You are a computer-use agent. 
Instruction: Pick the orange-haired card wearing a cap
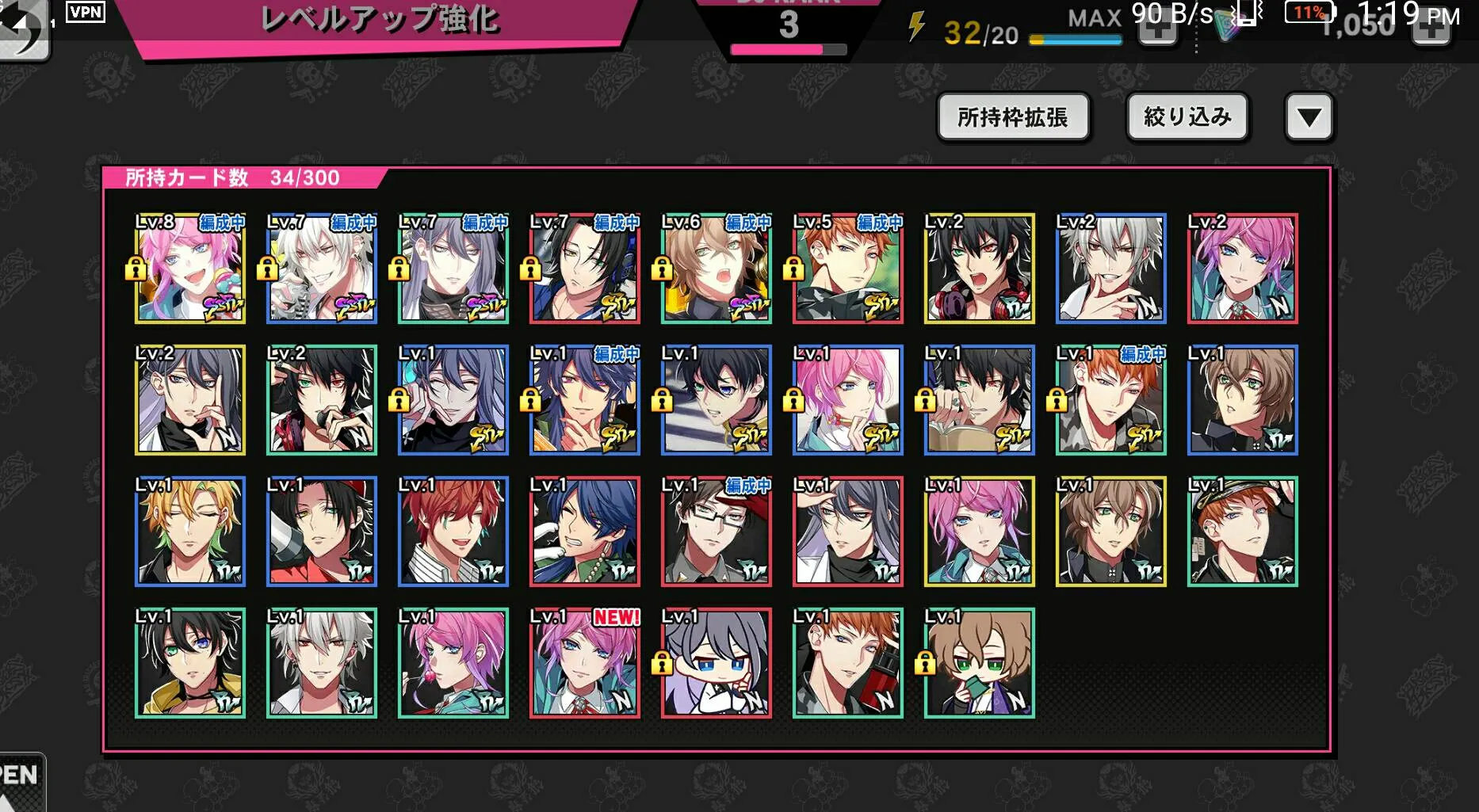pos(1243,532)
